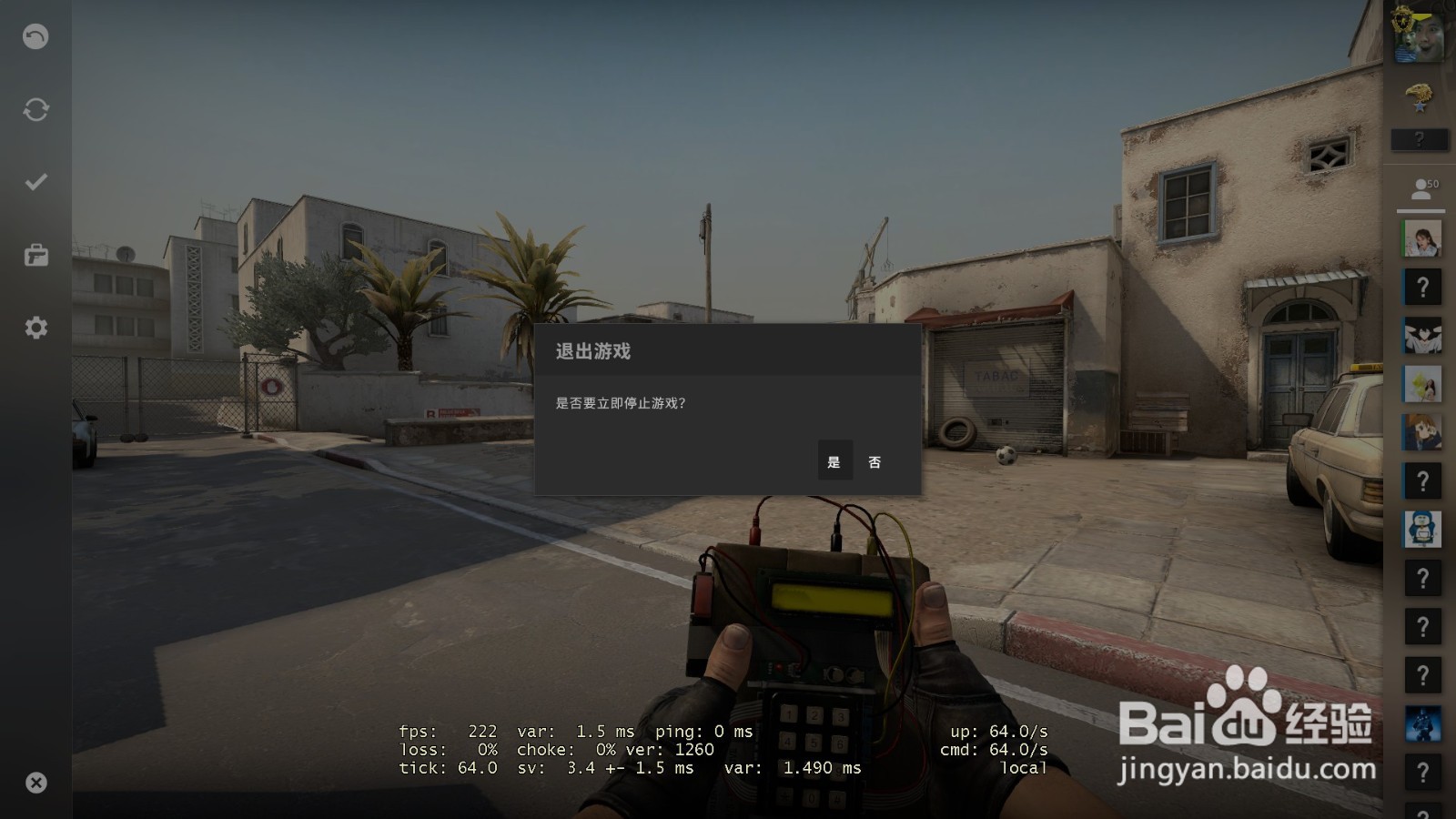Open the settings gear in the left sidebar
Viewport: 1456px width, 819px height.
35,328
